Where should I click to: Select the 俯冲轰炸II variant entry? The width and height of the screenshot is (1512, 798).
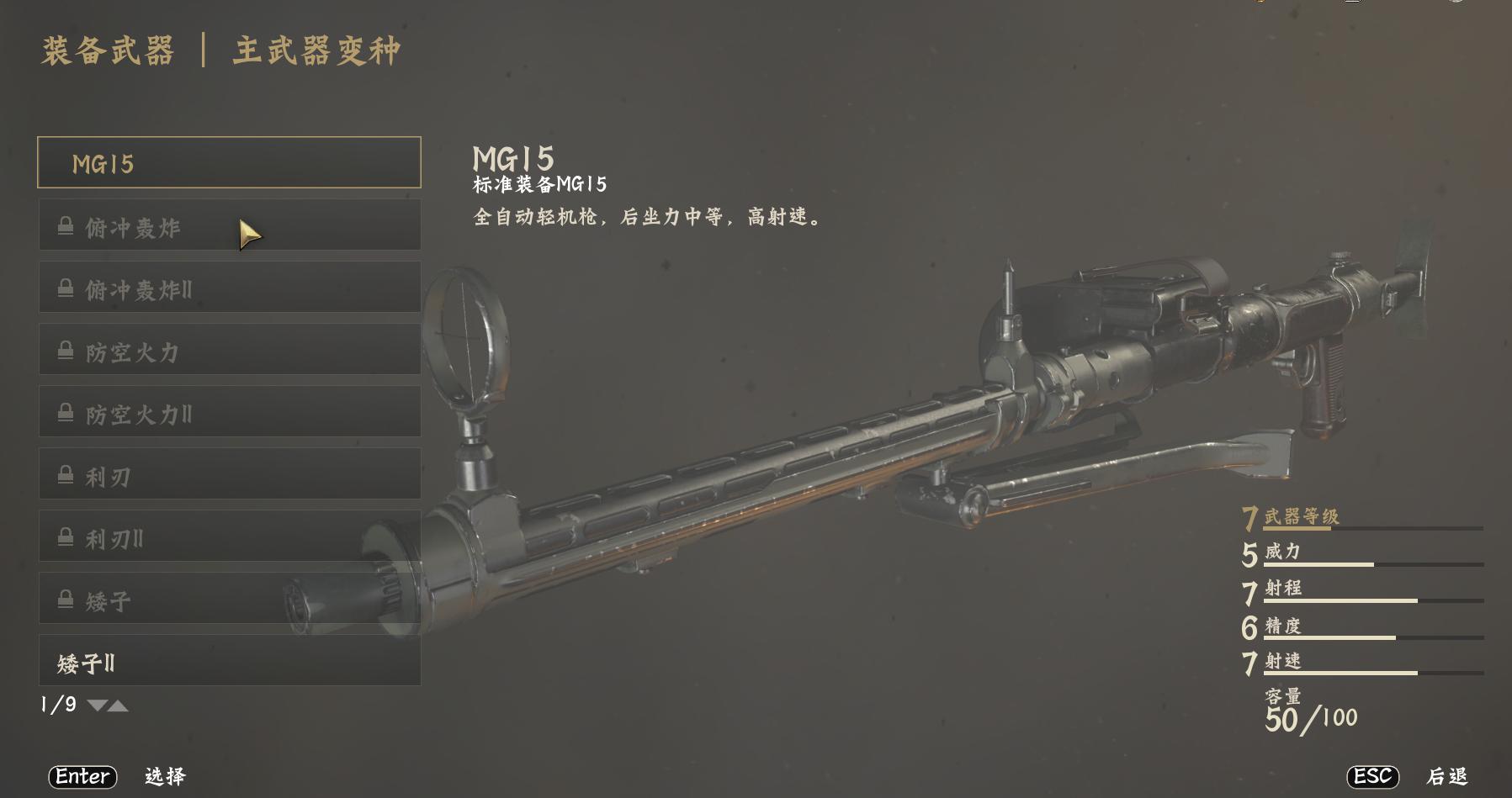pos(229,288)
